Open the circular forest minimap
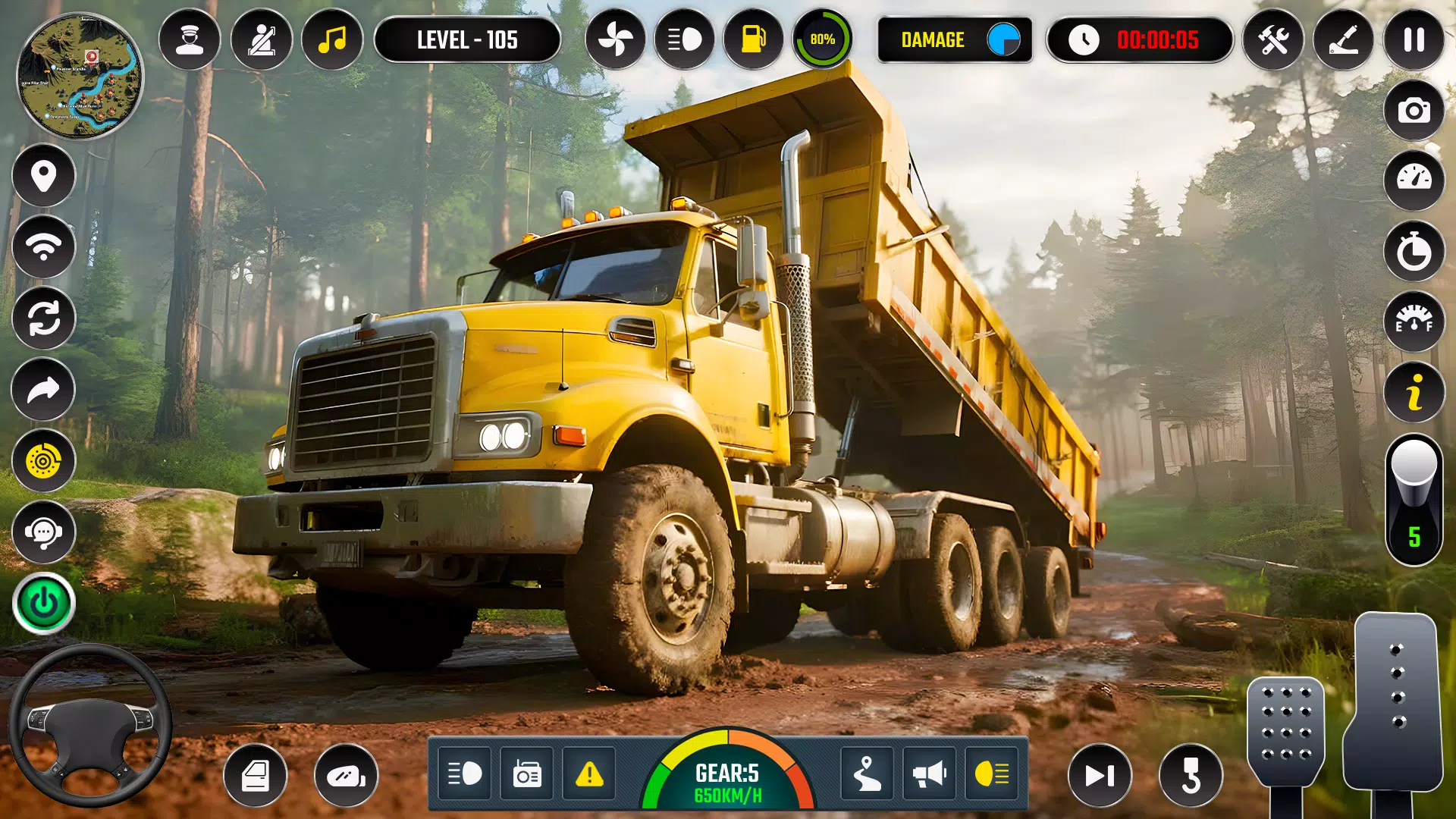The width and height of the screenshot is (1456, 819). pos(80,76)
